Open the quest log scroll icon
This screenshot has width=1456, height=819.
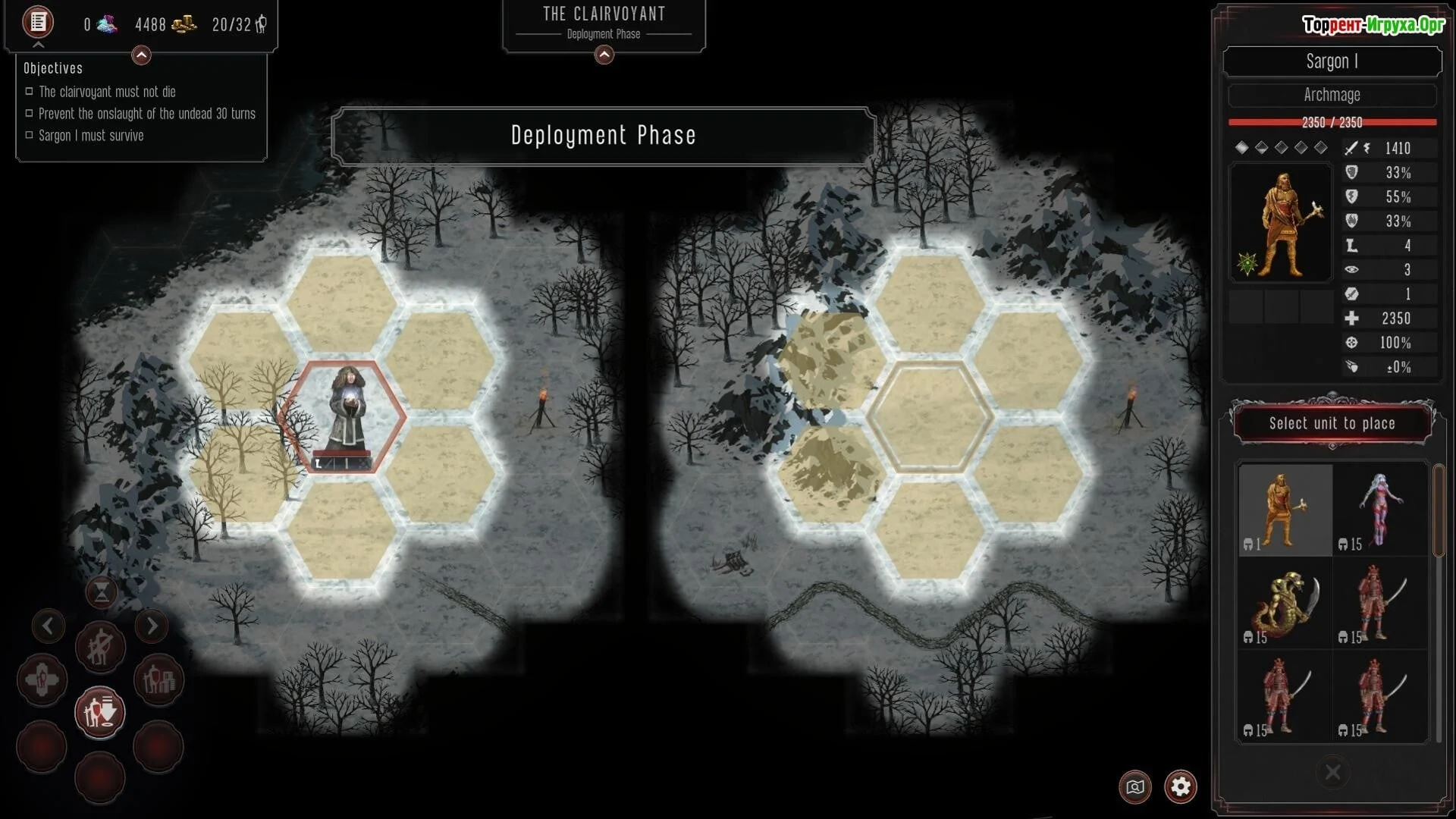37,22
